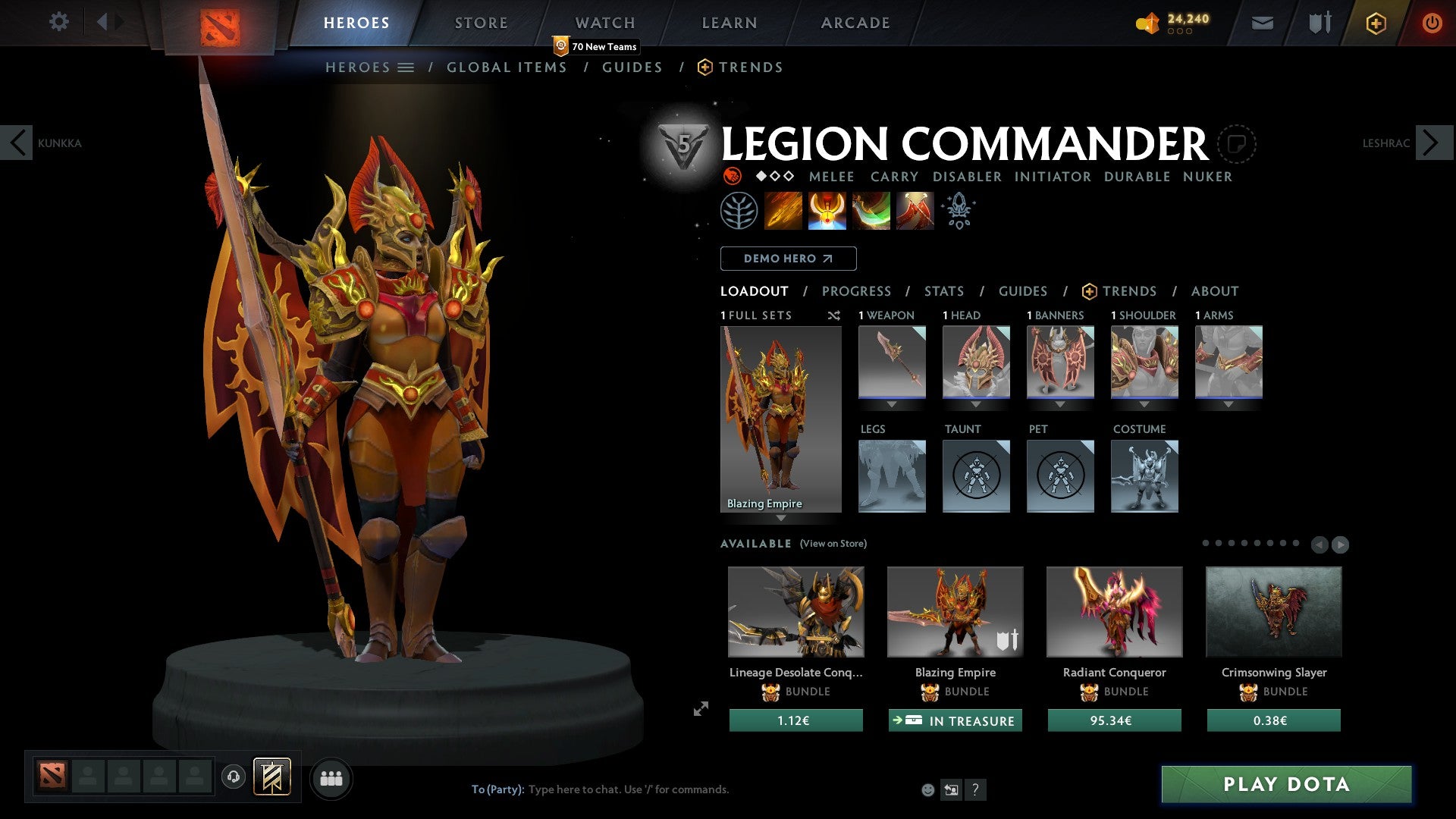Image resolution: width=1456 pixels, height=819 pixels.
Task: Switch to the PROGRESS tab
Action: 857,291
